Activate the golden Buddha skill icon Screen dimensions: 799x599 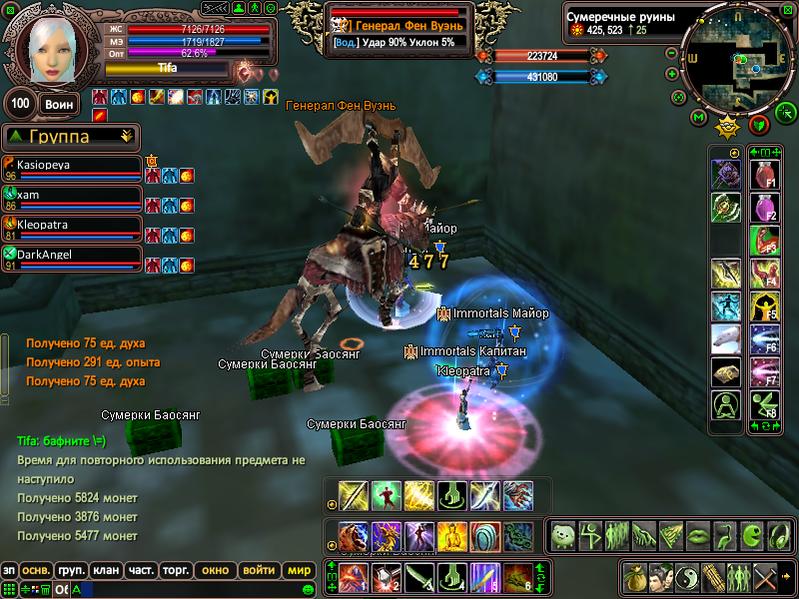pos(451,535)
